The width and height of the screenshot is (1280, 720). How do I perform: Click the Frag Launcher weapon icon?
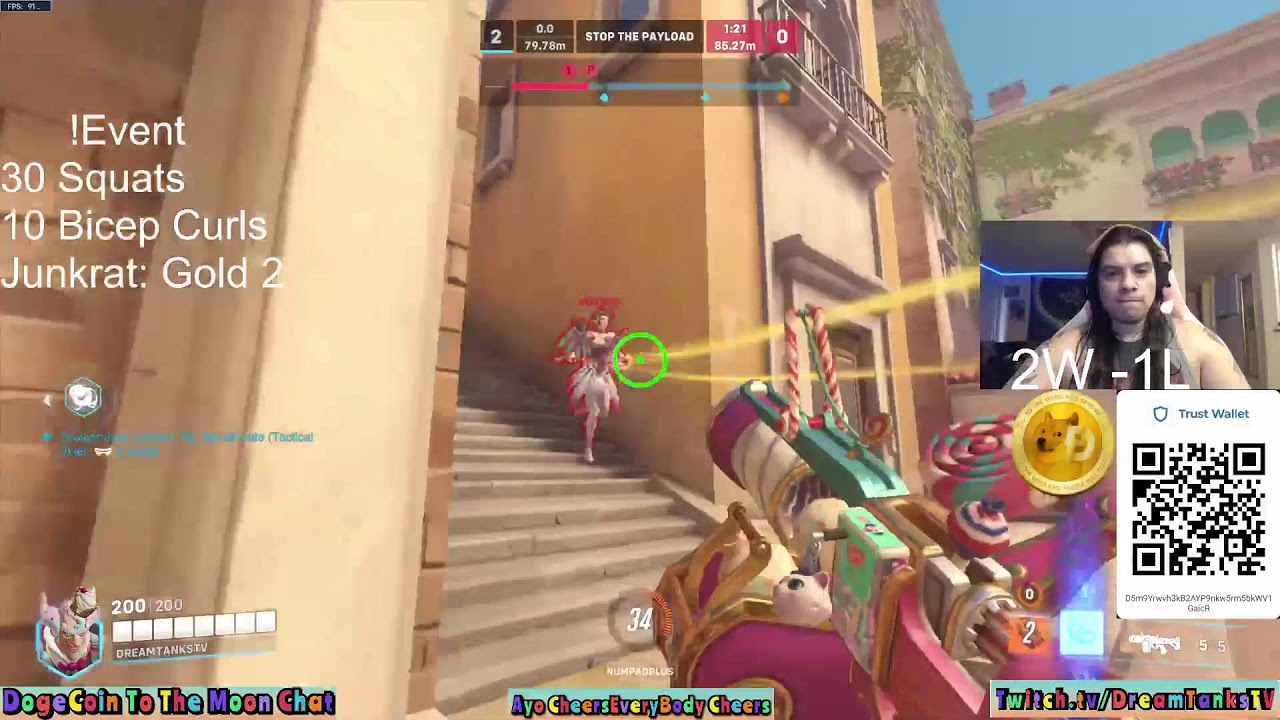coord(1156,643)
